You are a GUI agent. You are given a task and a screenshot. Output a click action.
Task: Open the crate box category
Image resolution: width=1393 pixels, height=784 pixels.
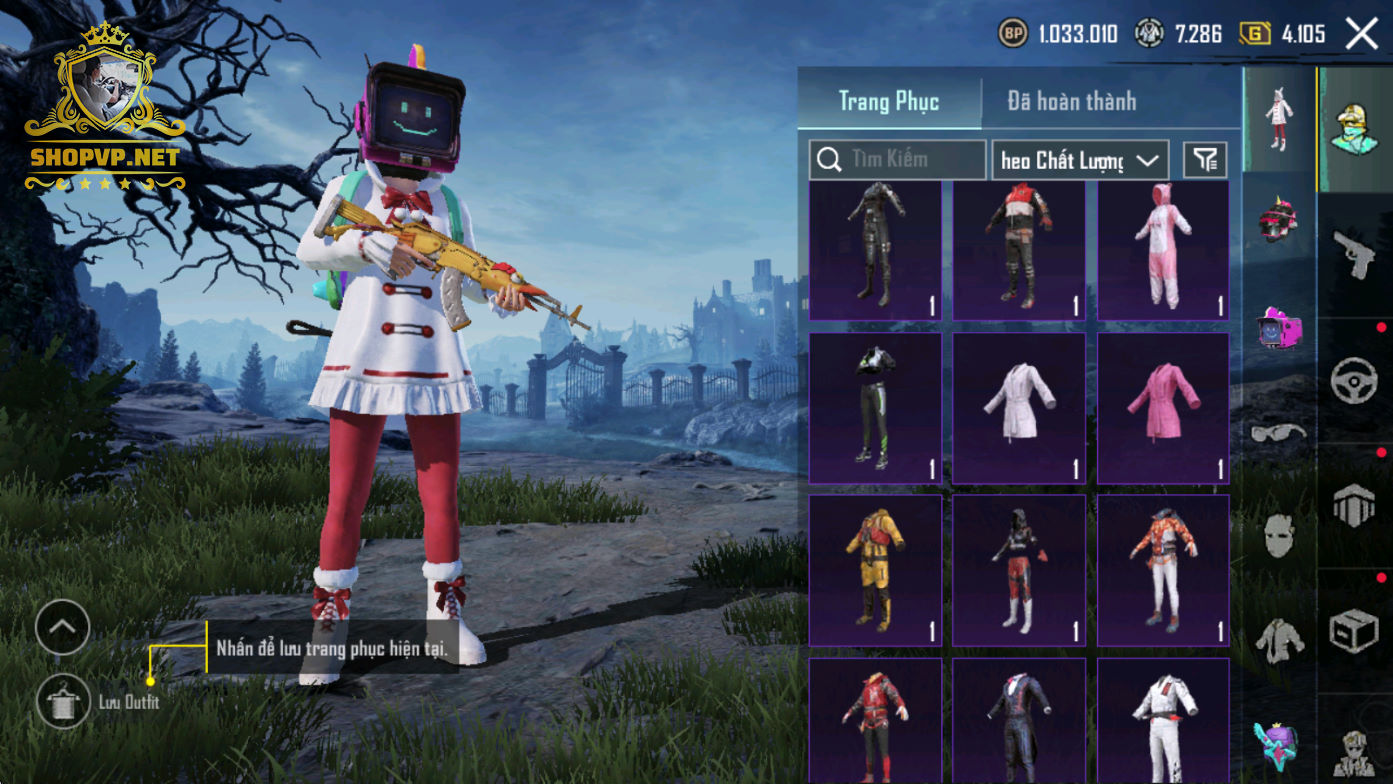[x=1355, y=632]
